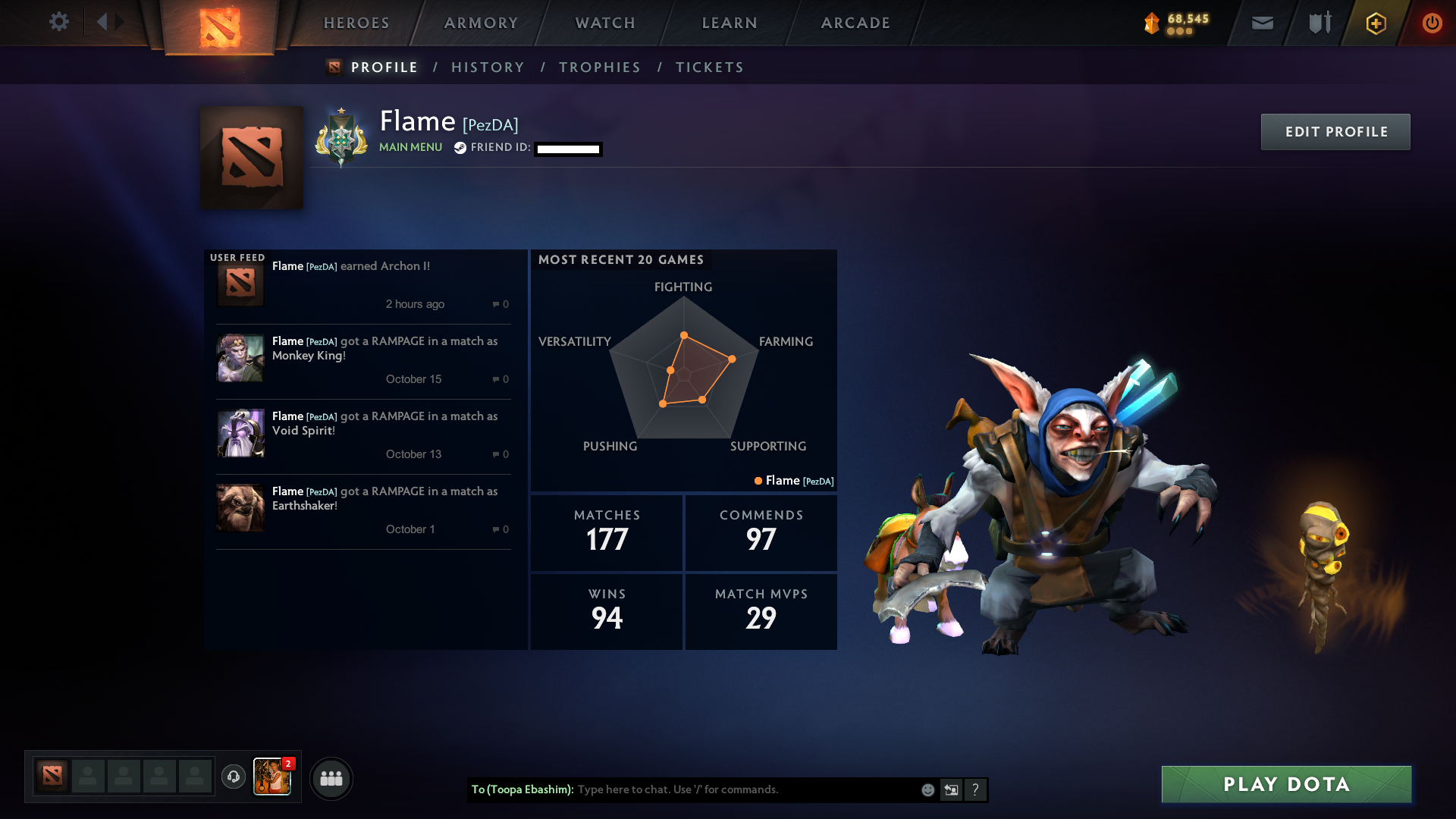
Task: Click the voice chat icon near party slots
Action: click(234, 777)
